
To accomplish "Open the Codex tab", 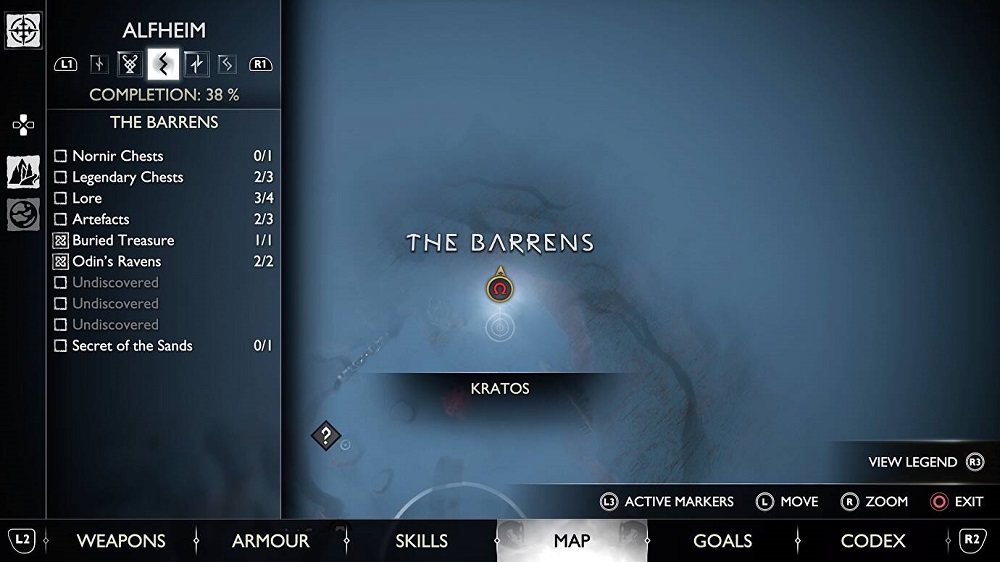I will 873,541.
